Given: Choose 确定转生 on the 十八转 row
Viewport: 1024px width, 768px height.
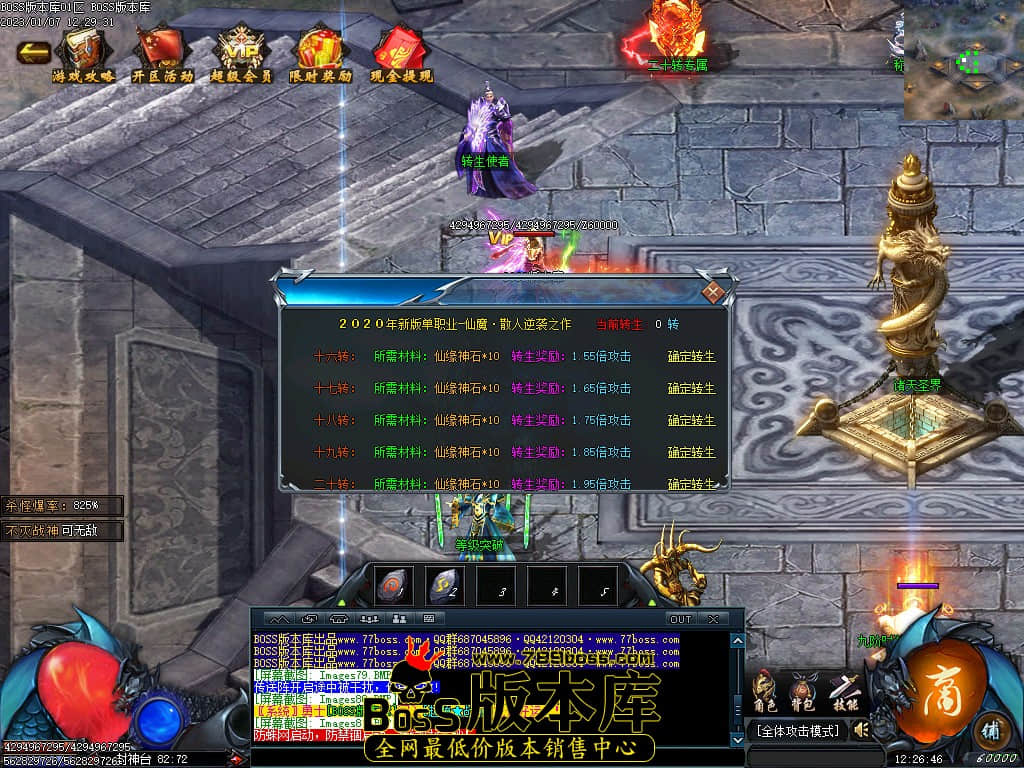Looking at the screenshot, I should coord(691,420).
